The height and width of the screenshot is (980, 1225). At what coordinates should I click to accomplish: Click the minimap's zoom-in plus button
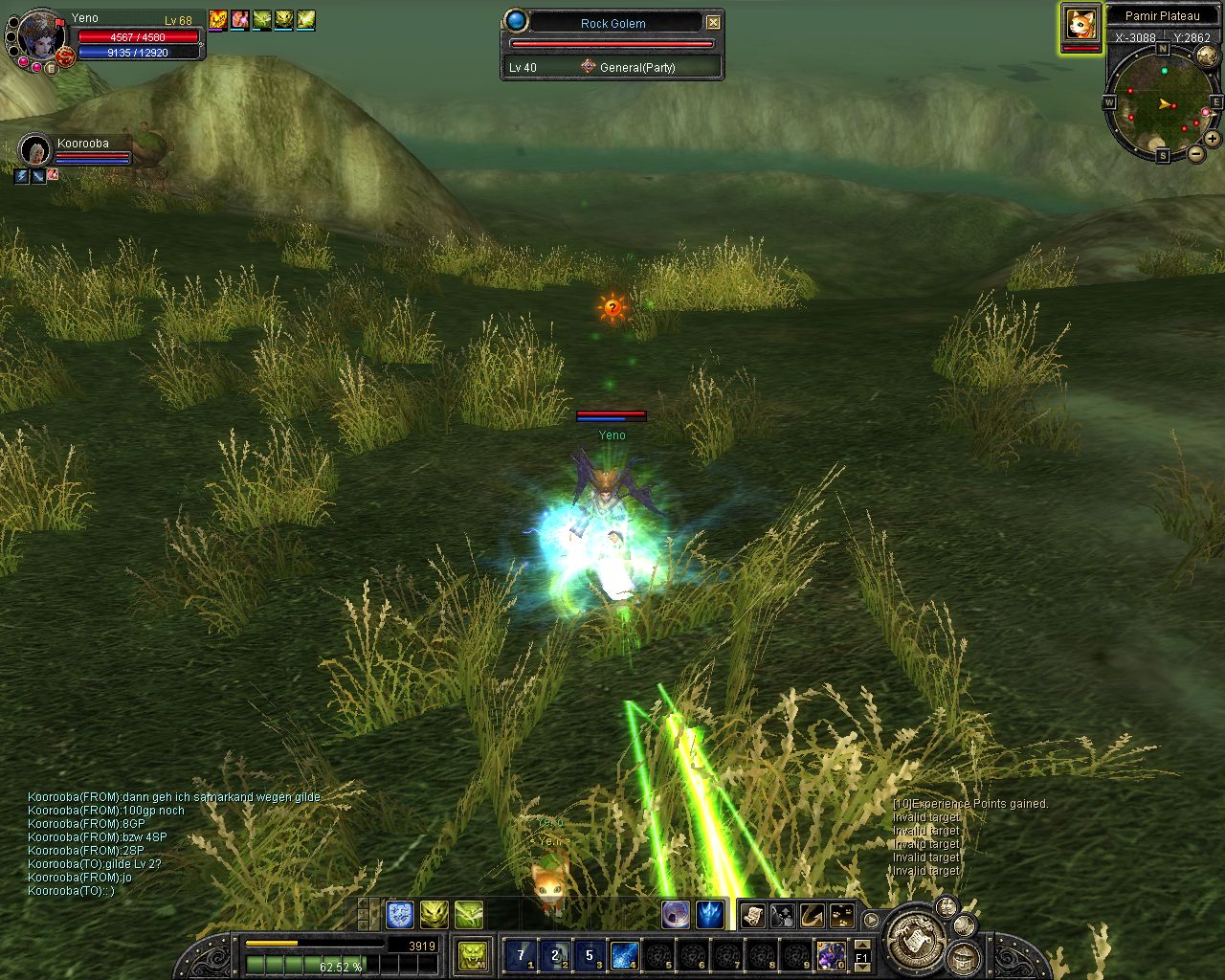pyautogui.click(x=1214, y=139)
